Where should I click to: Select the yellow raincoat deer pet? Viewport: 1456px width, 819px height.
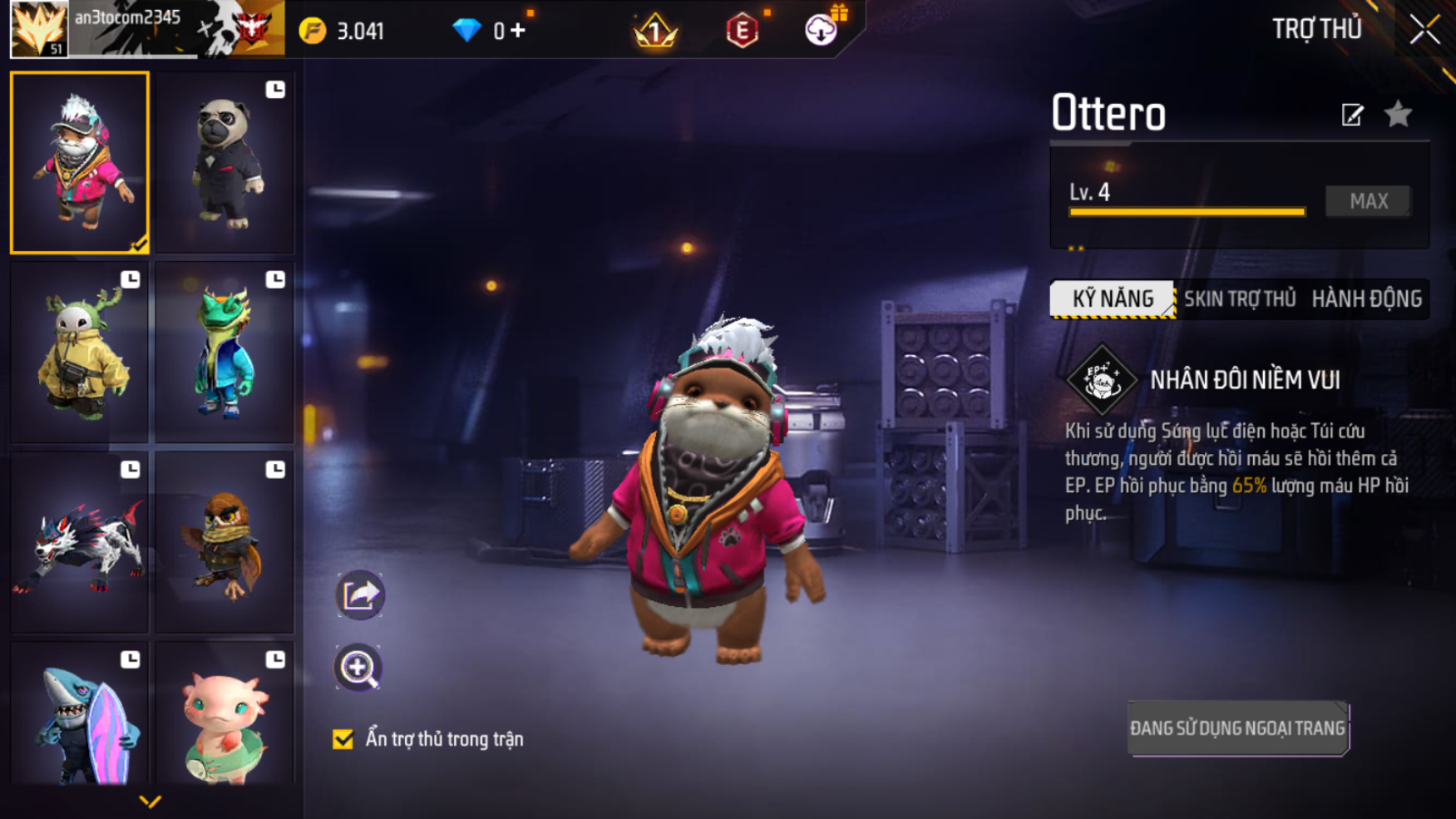(x=80, y=353)
